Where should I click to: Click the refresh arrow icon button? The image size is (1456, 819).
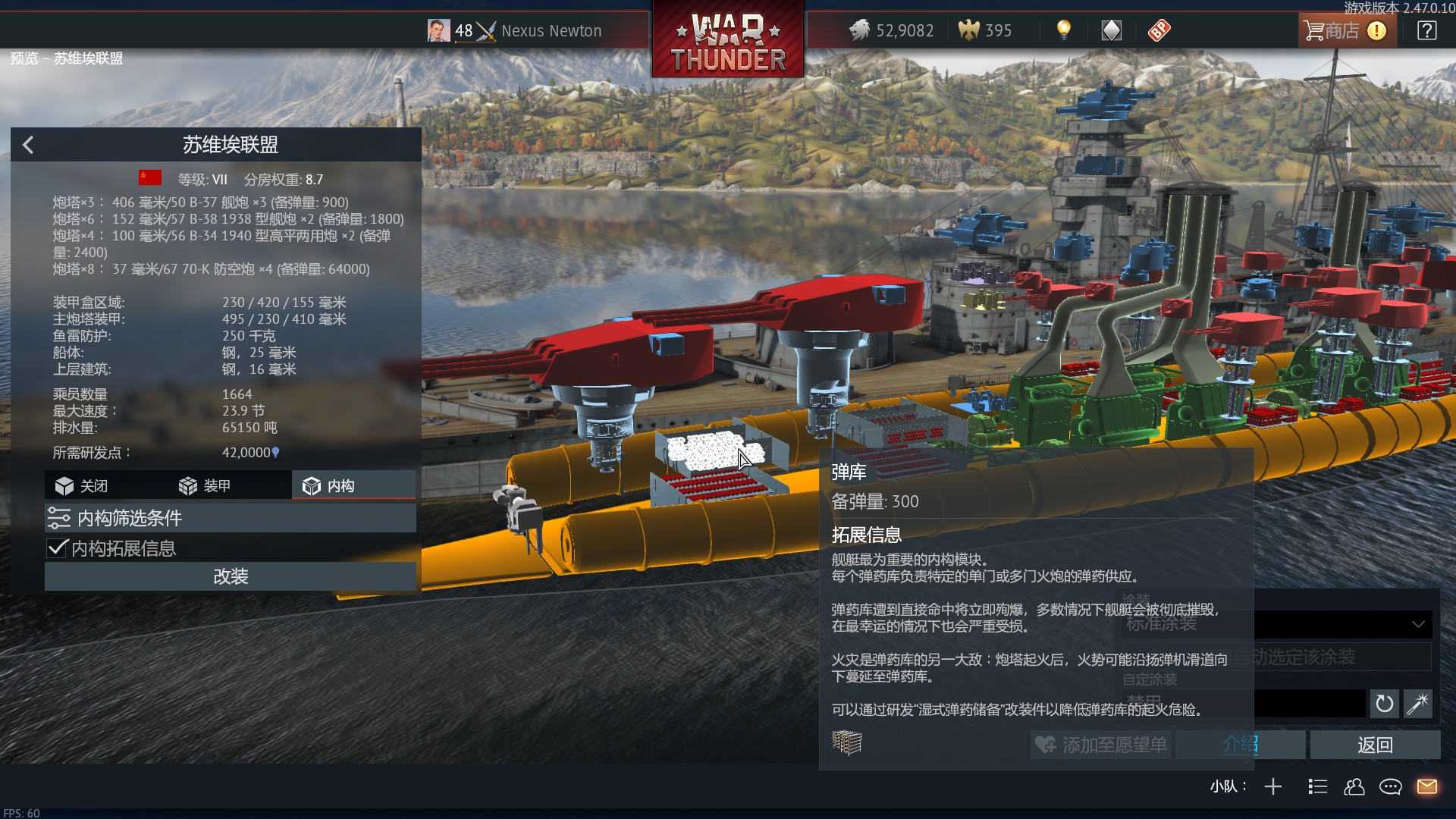tap(1384, 704)
